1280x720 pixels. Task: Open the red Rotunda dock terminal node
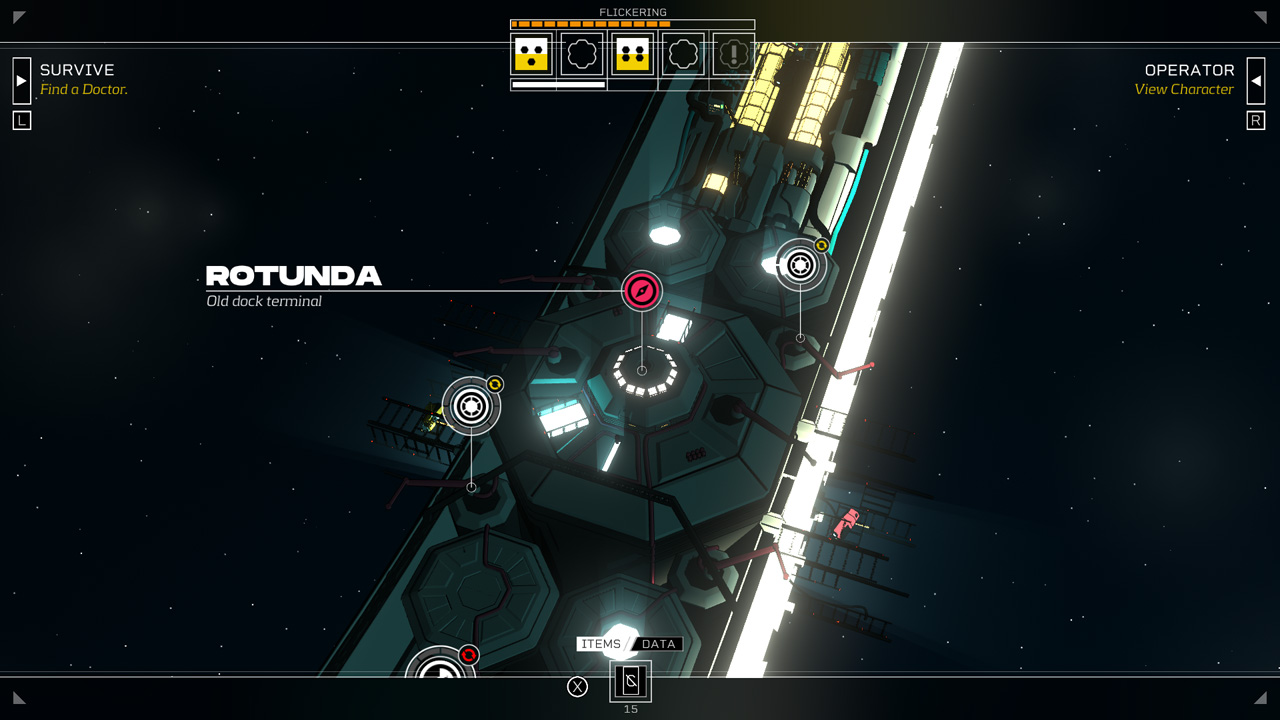coord(642,292)
